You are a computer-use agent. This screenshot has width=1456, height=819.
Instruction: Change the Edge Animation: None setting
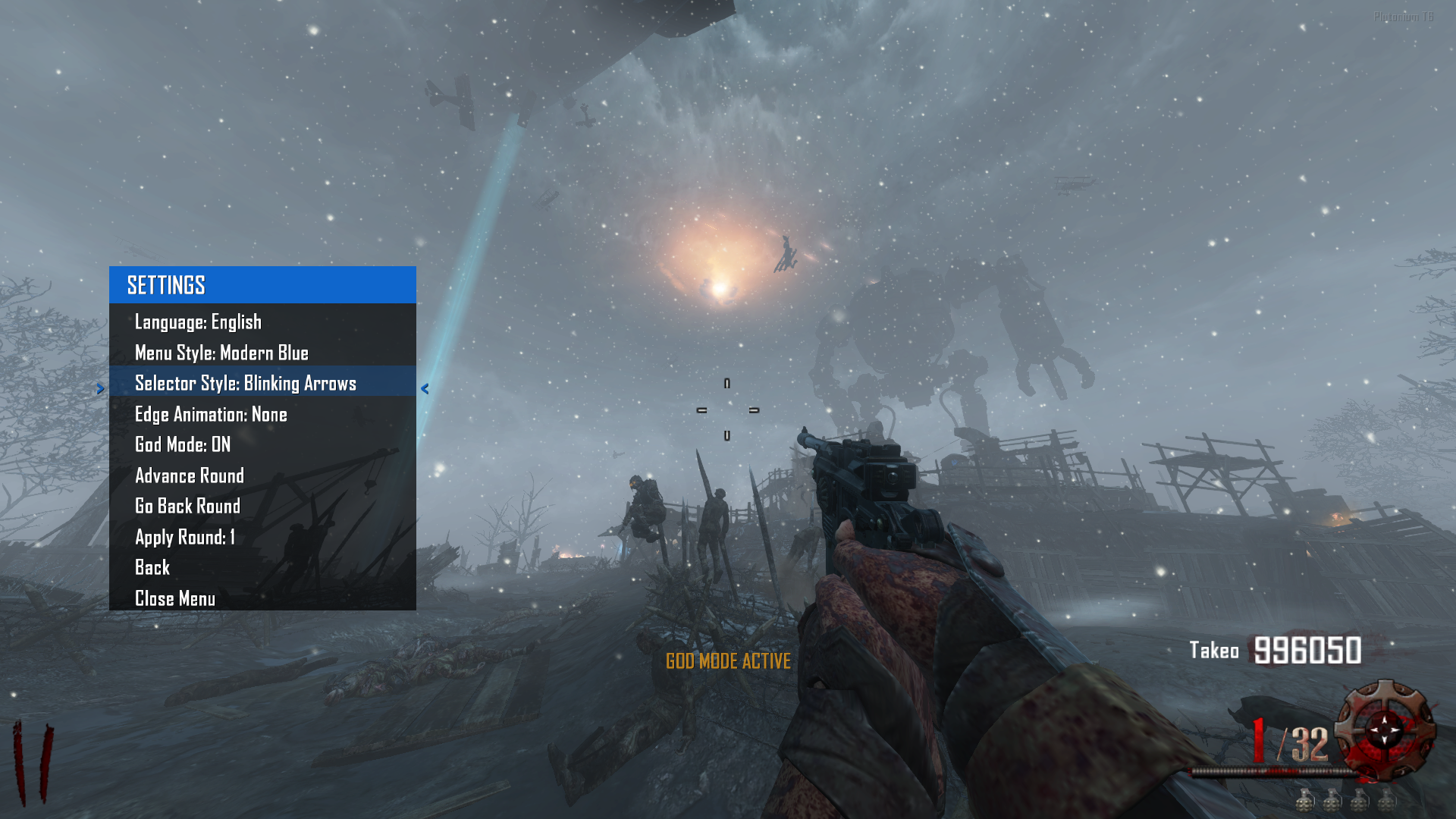(211, 415)
